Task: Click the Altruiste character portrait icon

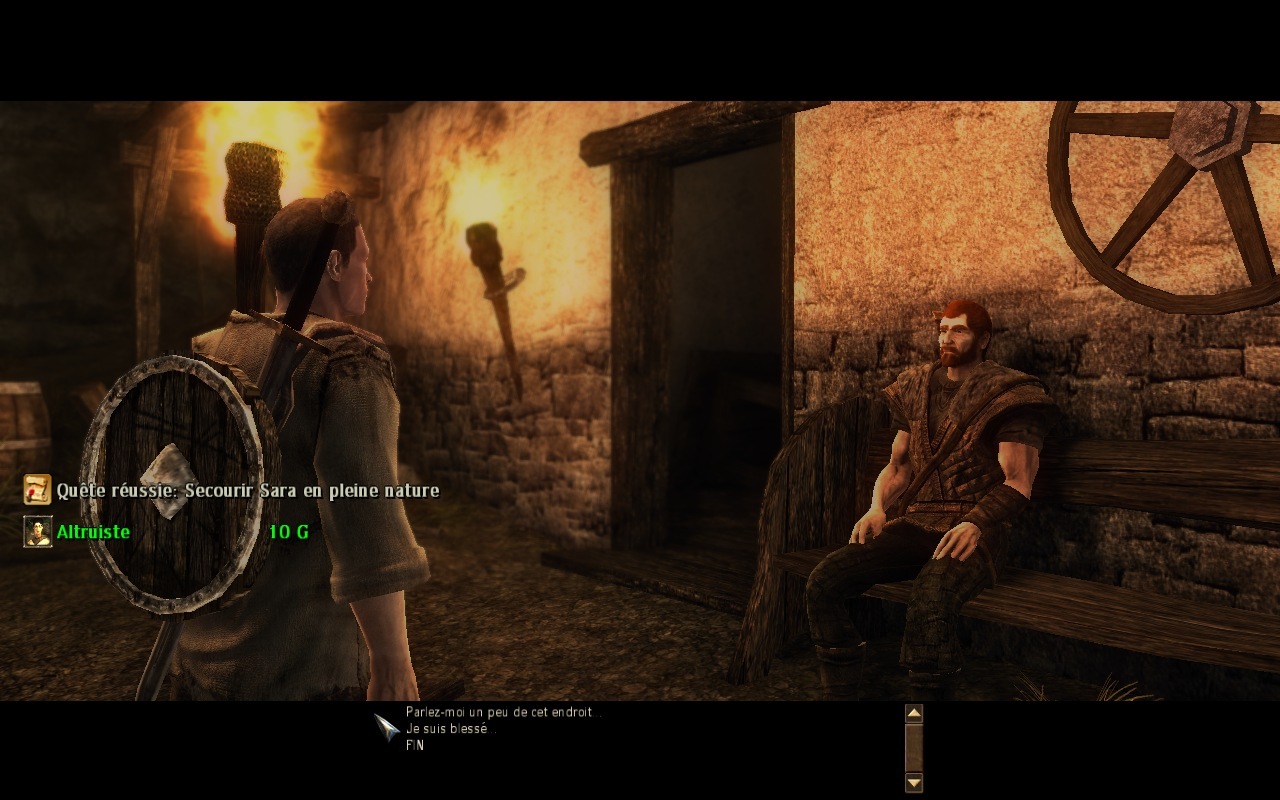Action: coord(38,531)
